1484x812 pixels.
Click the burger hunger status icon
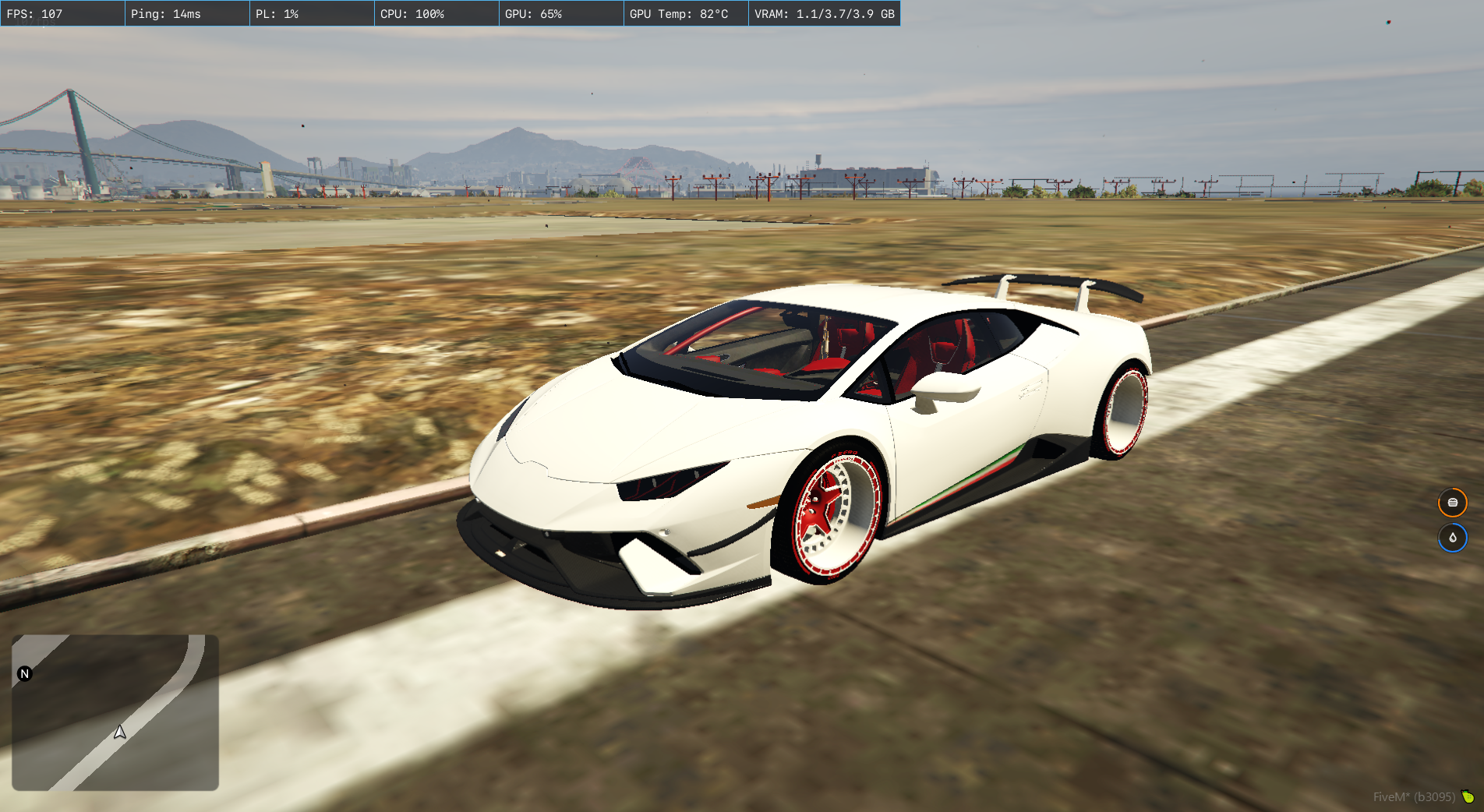coord(1452,503)
